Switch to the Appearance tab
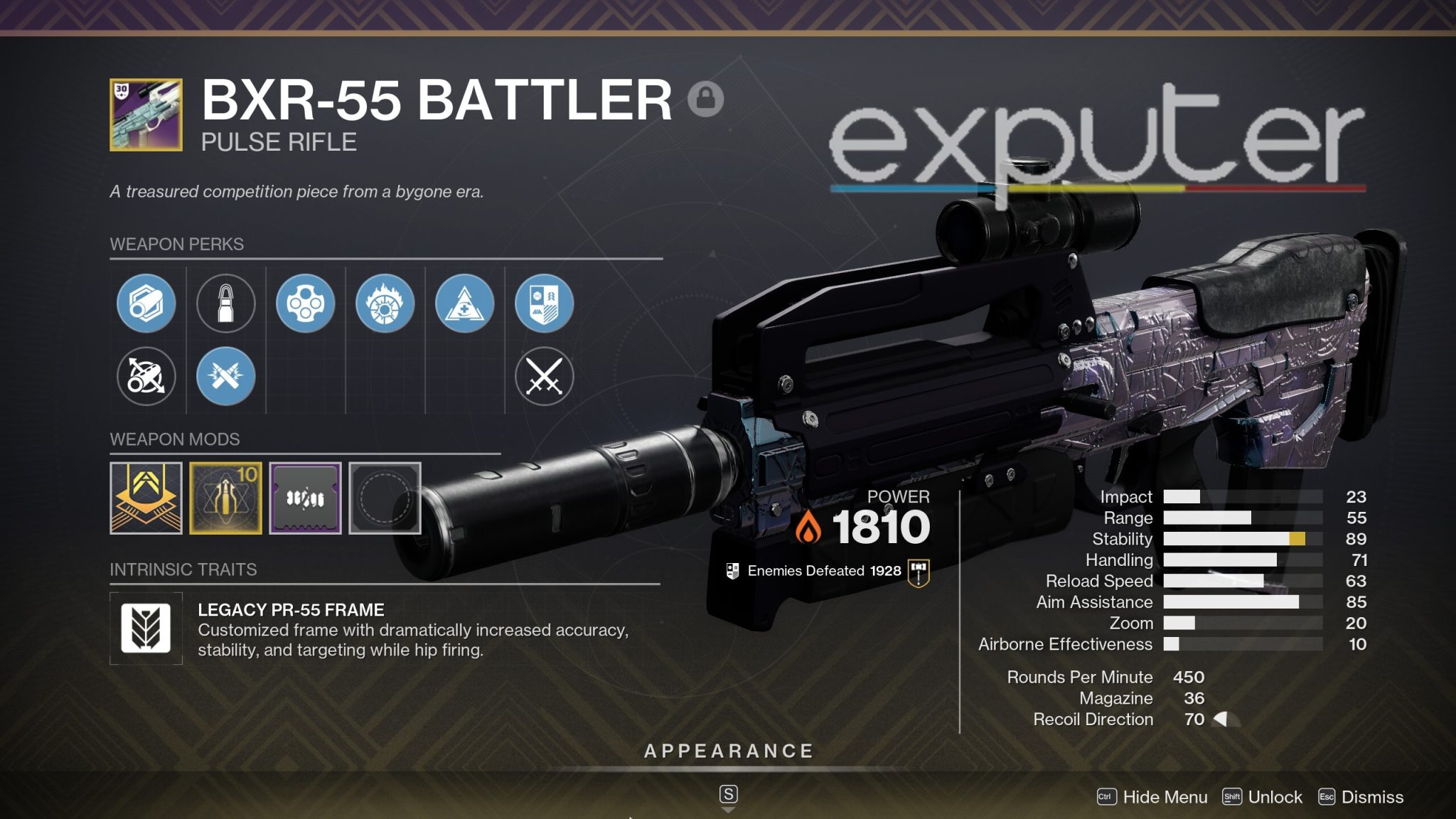The height and width of the screenshot is (819, 1456). [728, 749]
